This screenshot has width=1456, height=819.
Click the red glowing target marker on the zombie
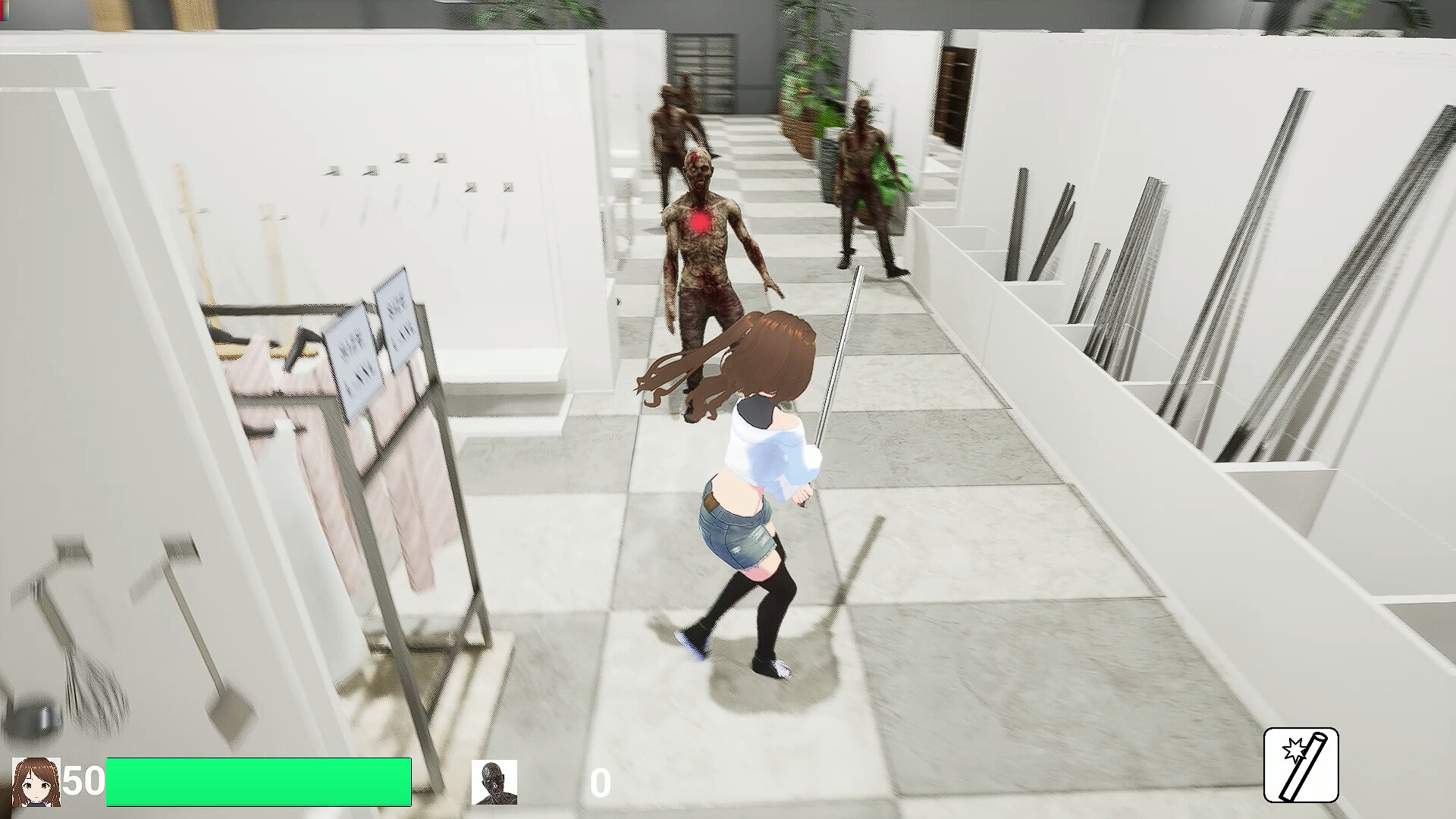[x=699, y=222]
